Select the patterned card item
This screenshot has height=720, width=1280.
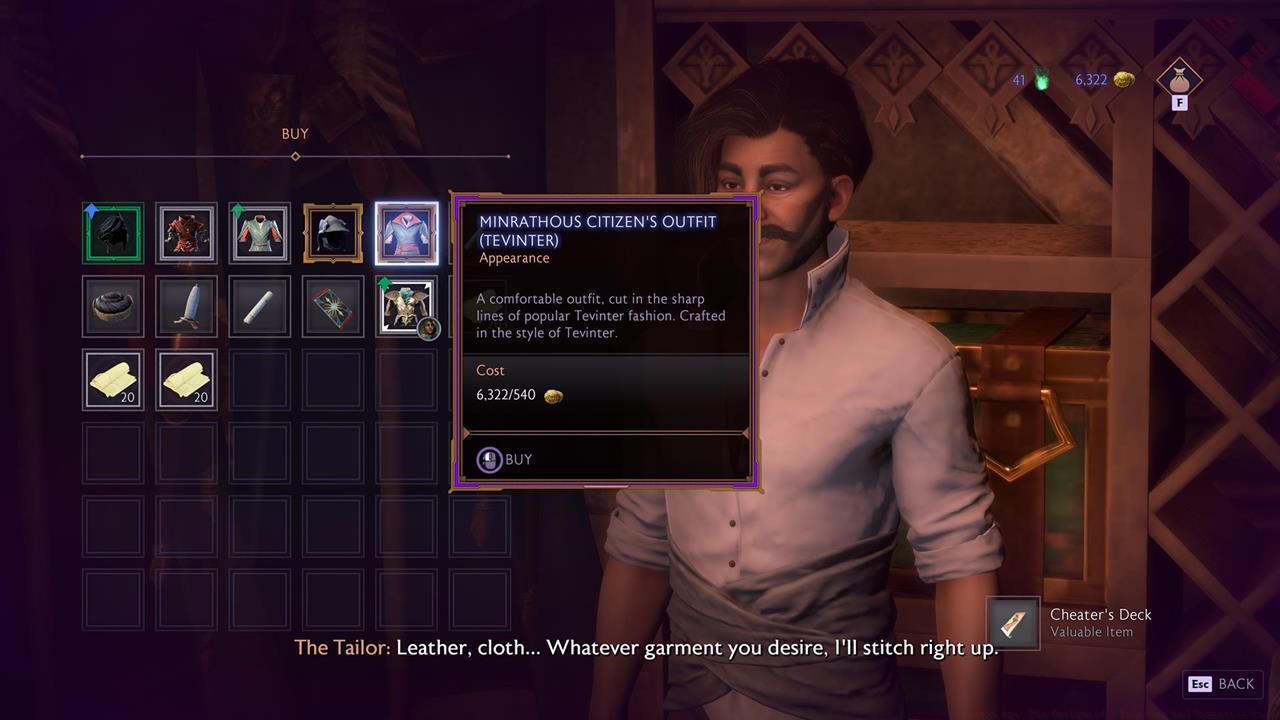(x=332, y=305)
